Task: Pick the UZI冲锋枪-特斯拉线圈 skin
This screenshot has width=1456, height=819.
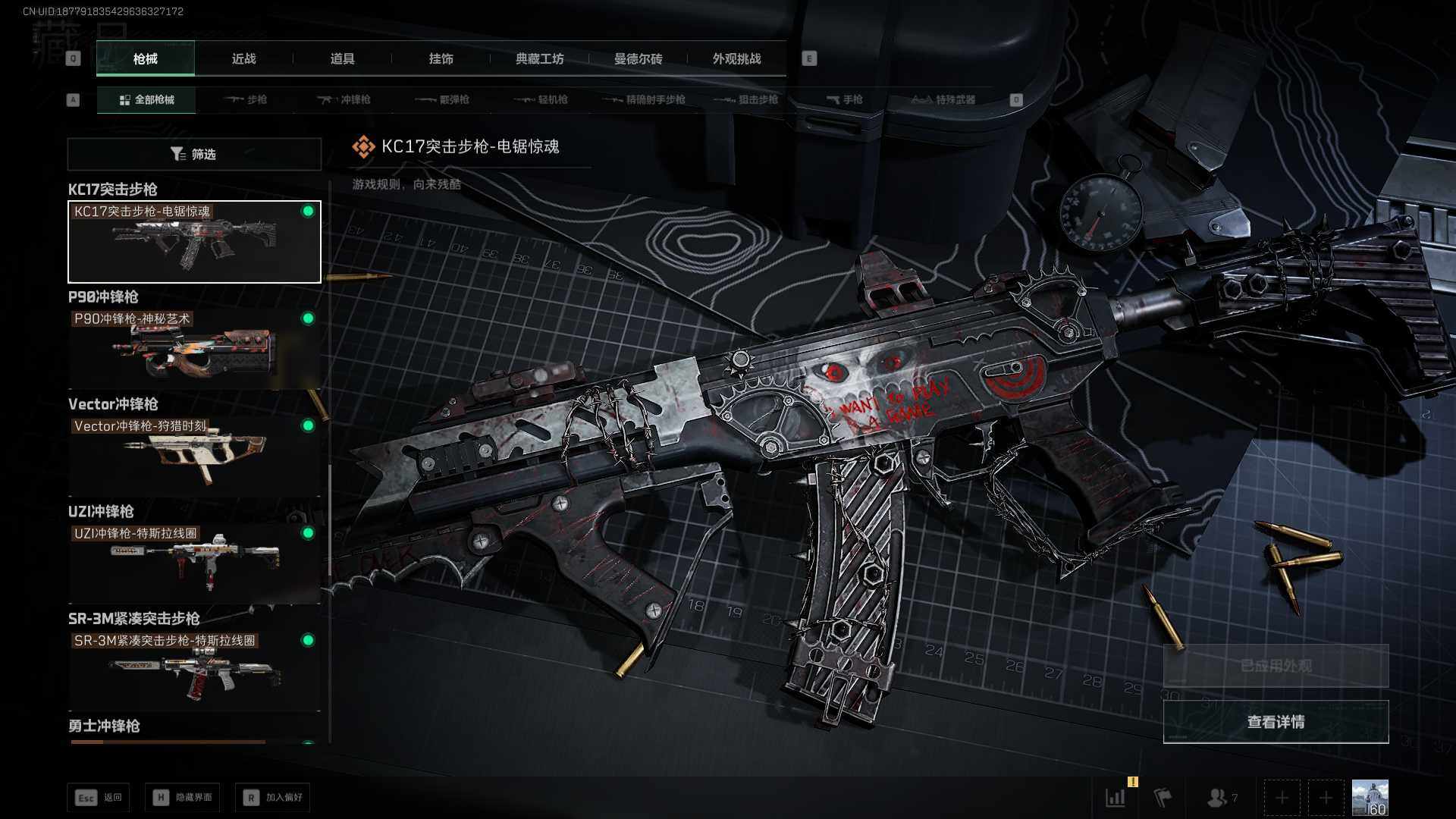Action: point(194,563)
